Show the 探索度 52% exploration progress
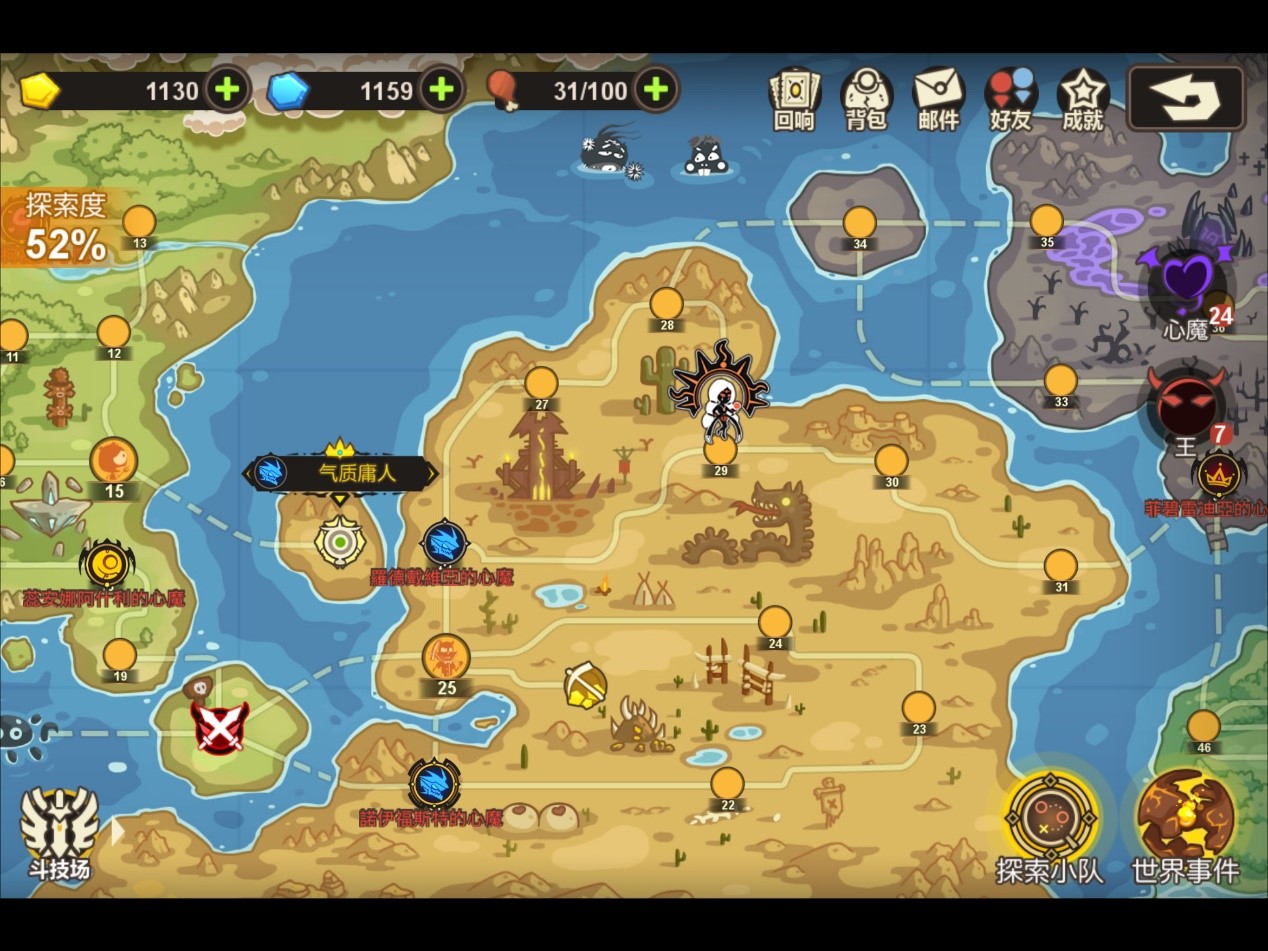The height and width of the screenshot is (951, 1268). tap(66, 228)
